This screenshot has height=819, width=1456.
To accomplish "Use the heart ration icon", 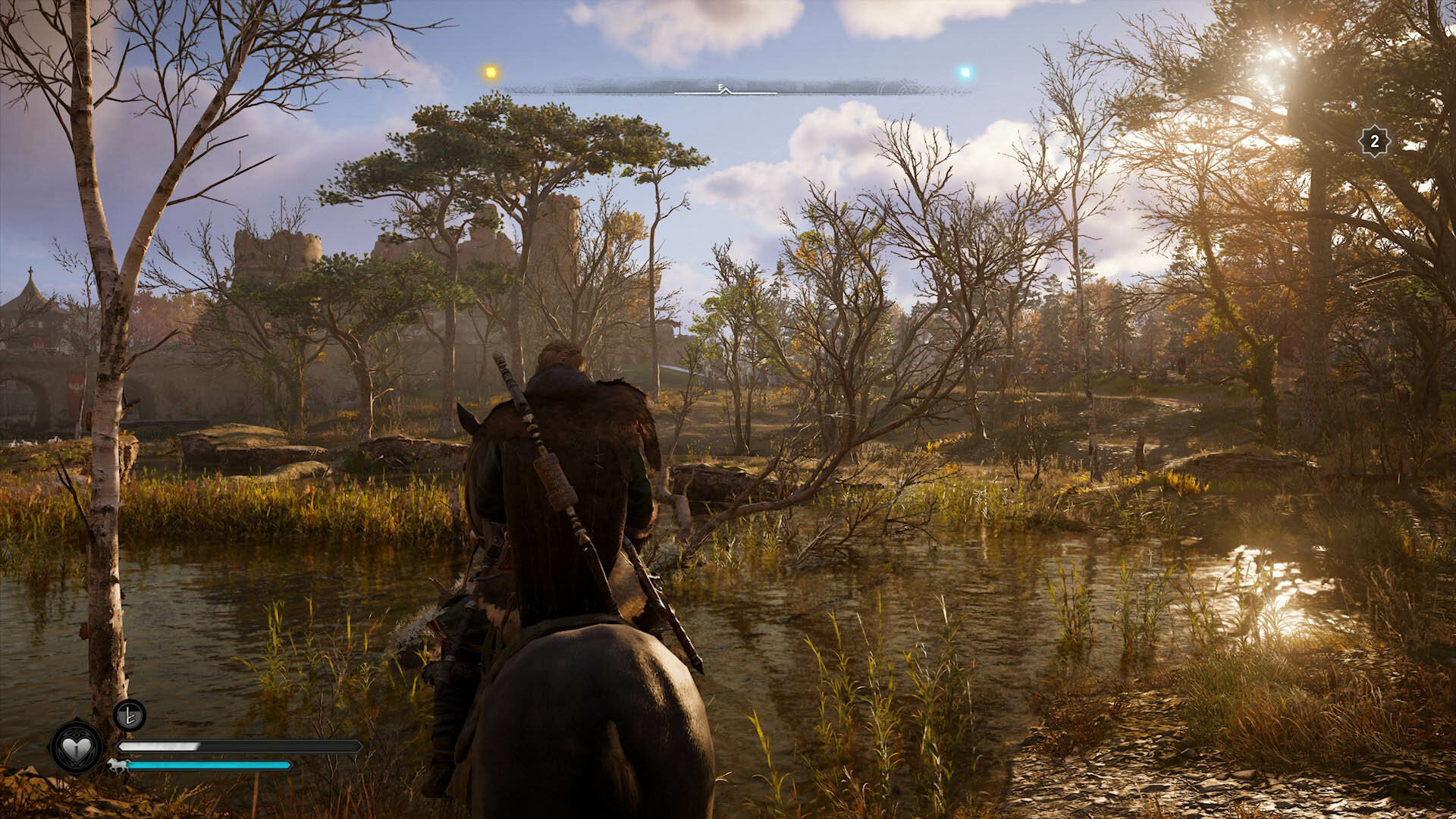I will (x=77, y=748).
